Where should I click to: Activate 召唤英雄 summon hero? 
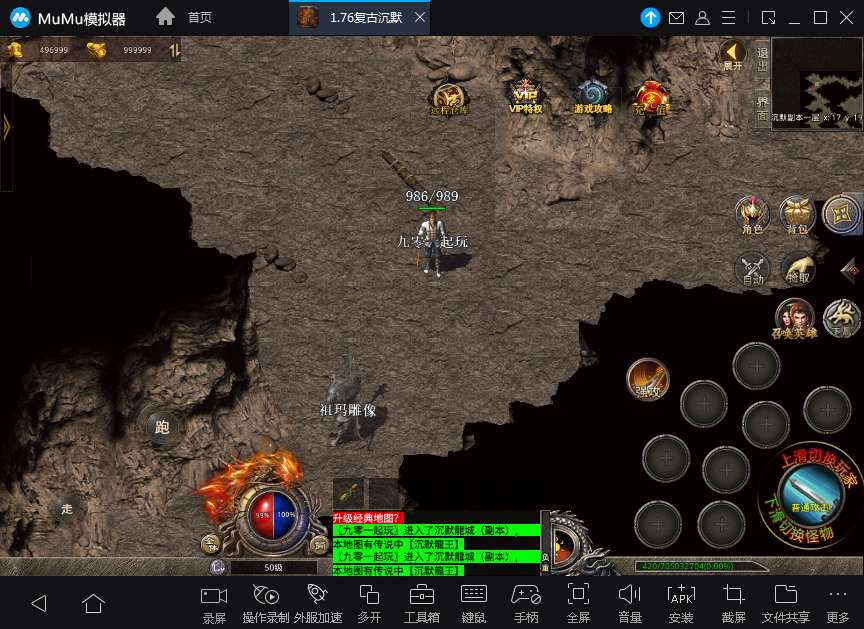(x=794, y=319)
